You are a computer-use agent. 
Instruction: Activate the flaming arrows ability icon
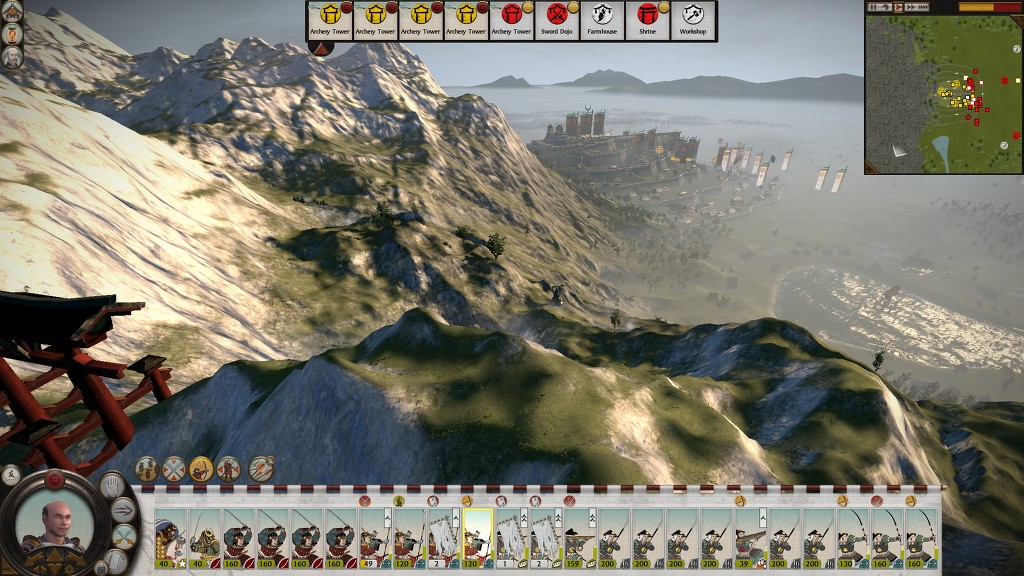[x=262, y=468]
